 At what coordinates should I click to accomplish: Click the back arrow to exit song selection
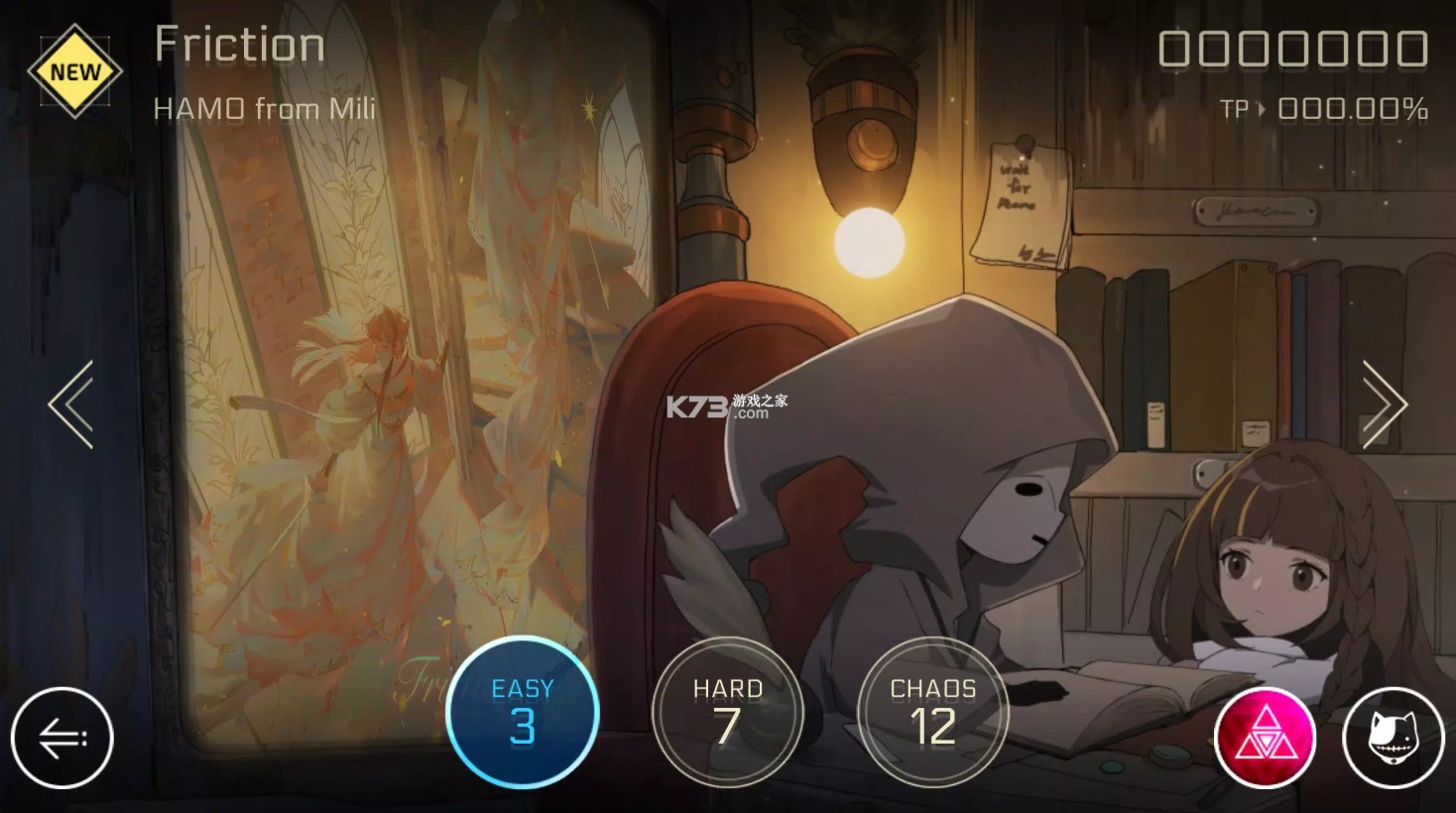pos(63,738)
